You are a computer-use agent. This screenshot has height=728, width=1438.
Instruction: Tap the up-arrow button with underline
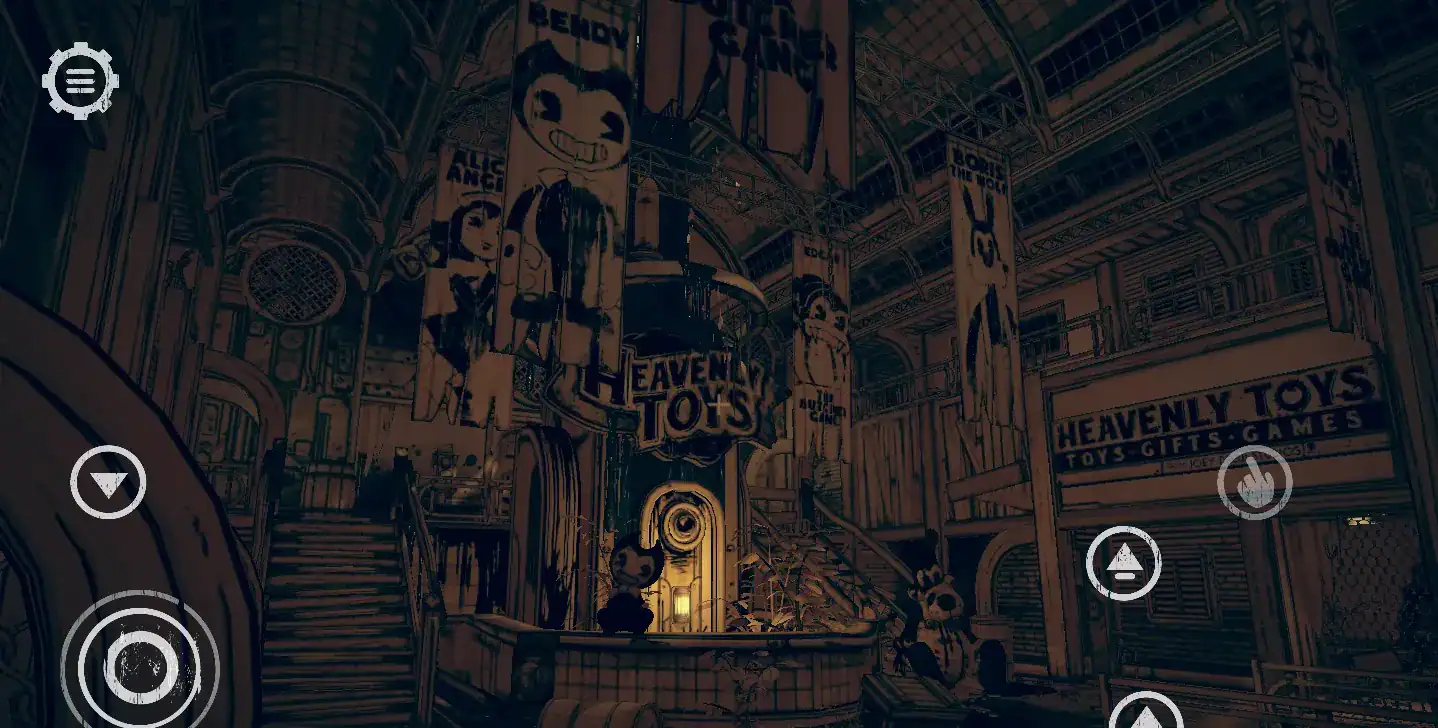coord(1123,563)
